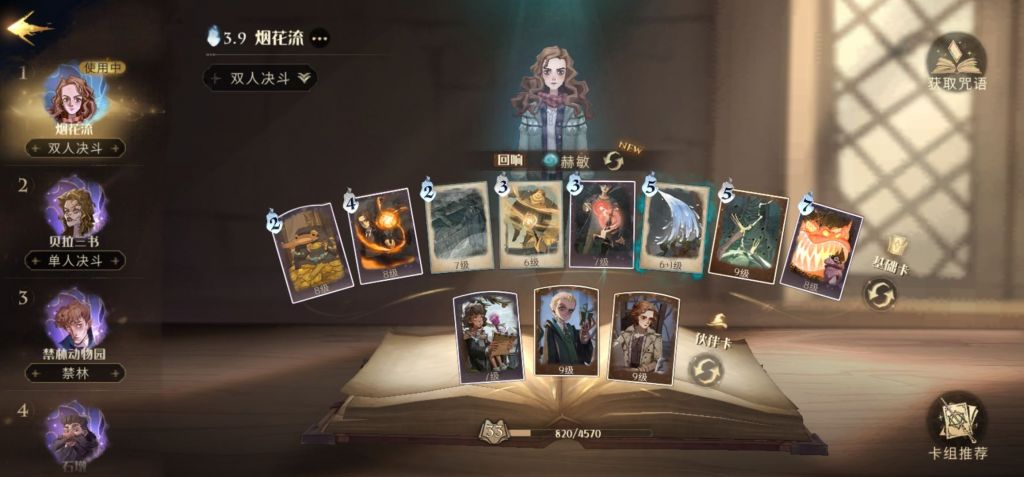The image size is (1024, 477).
Task: Pick the 4-cost fiery orange card
Action: (x=387, y=236)
